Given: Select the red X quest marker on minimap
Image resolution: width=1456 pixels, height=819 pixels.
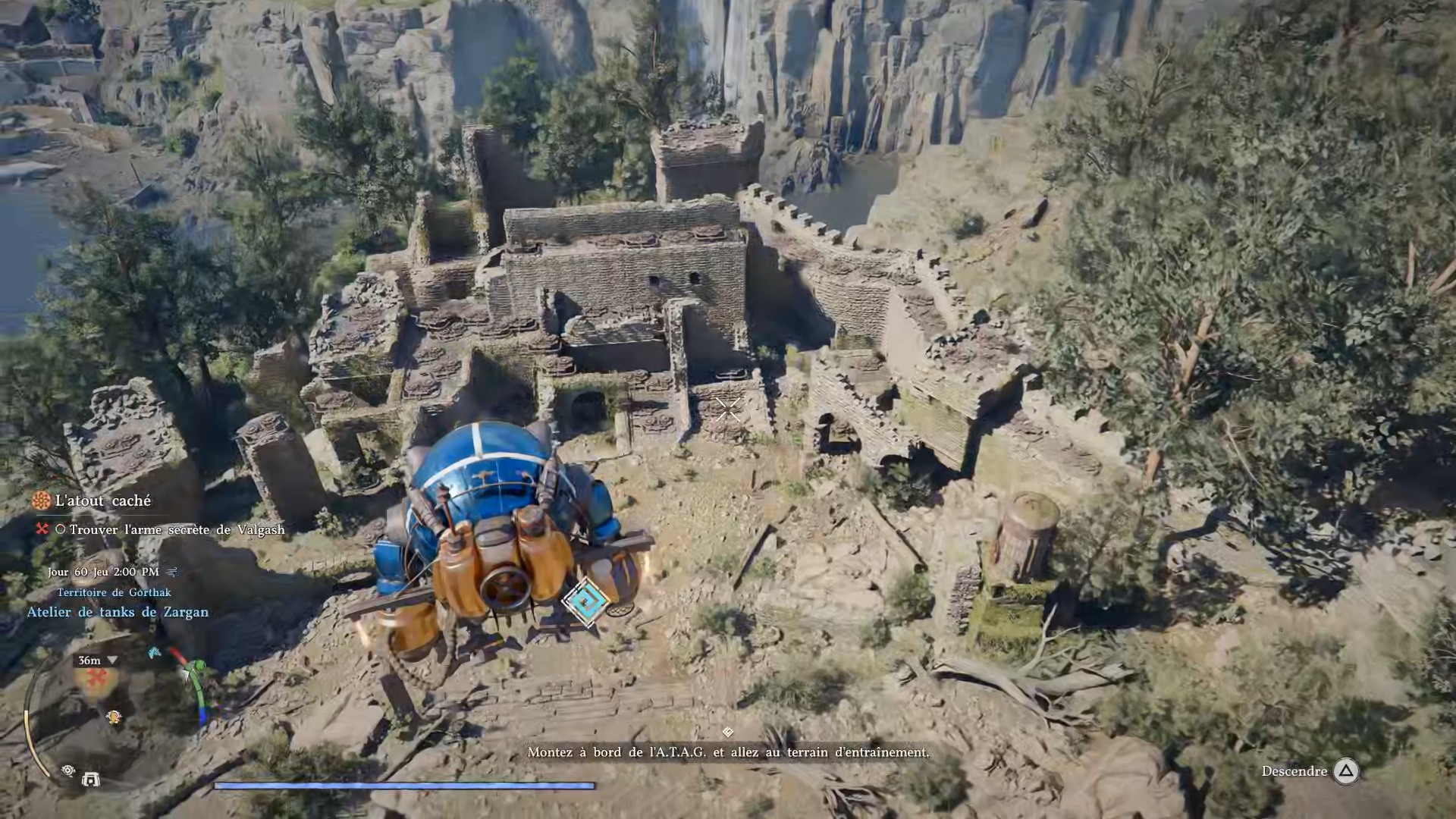Looking at the screenshot, I should 96,679.
